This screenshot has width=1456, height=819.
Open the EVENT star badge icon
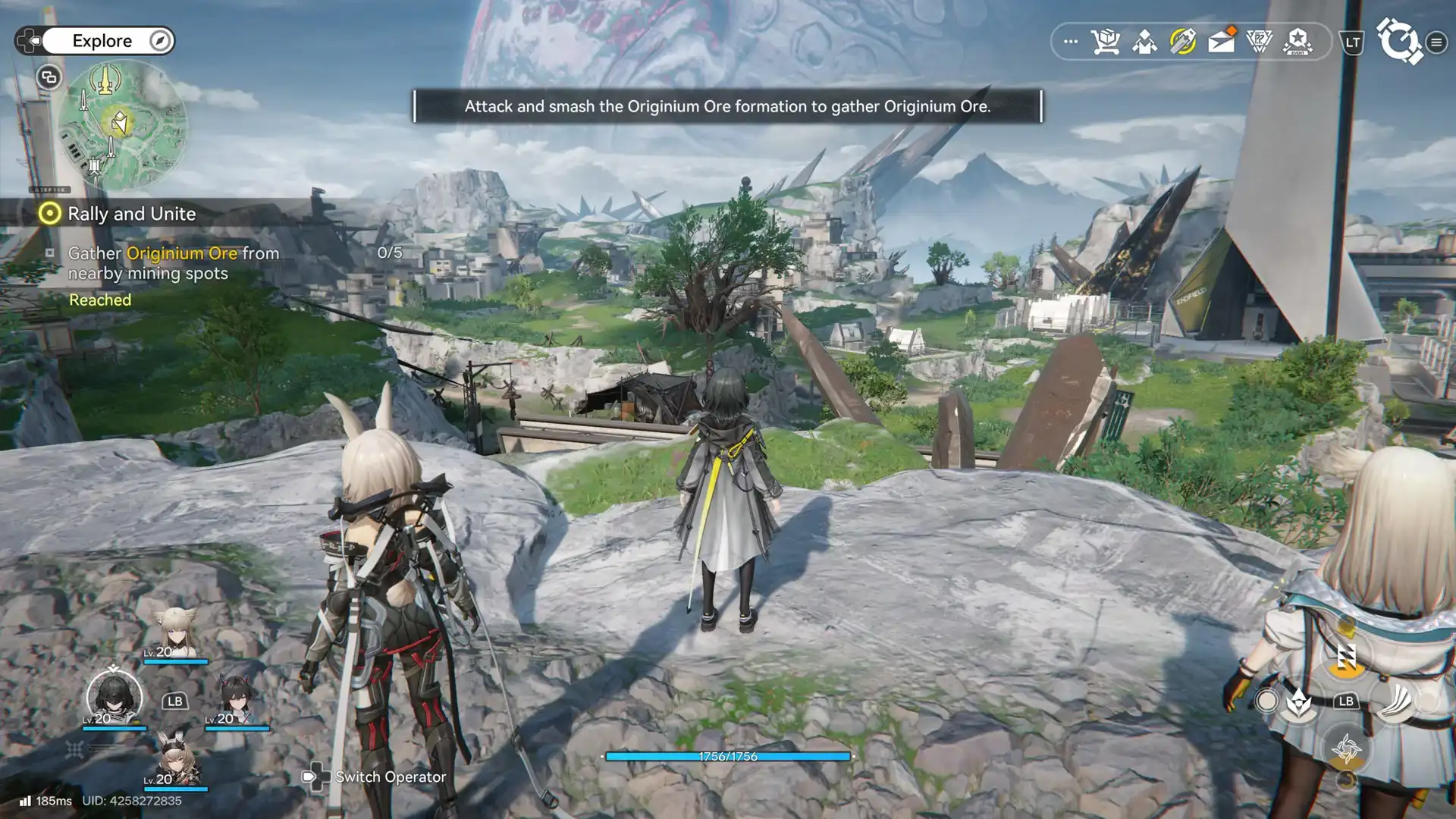point(1298,42)
